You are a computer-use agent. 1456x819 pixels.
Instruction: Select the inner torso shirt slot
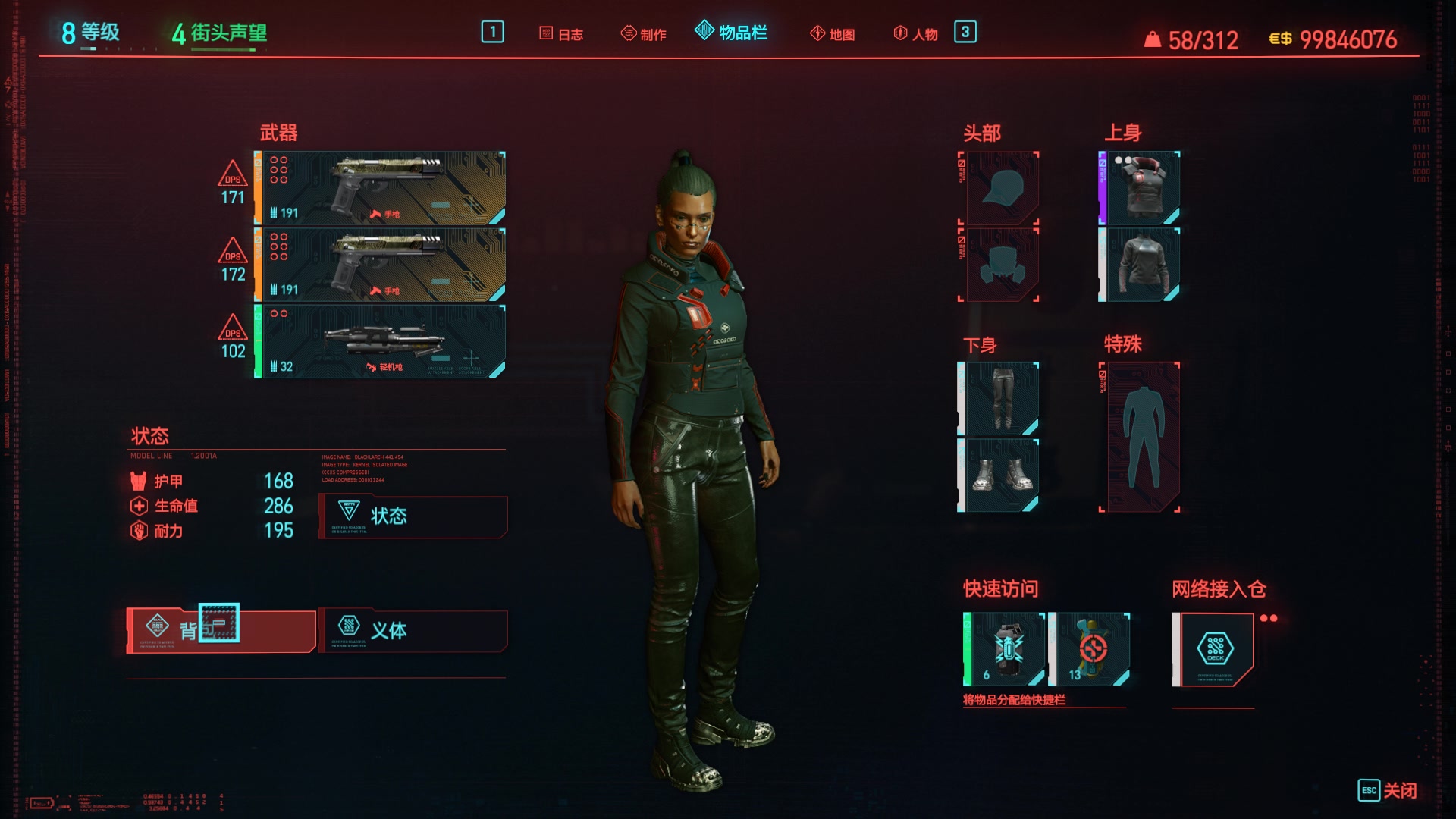point(1140,265)
